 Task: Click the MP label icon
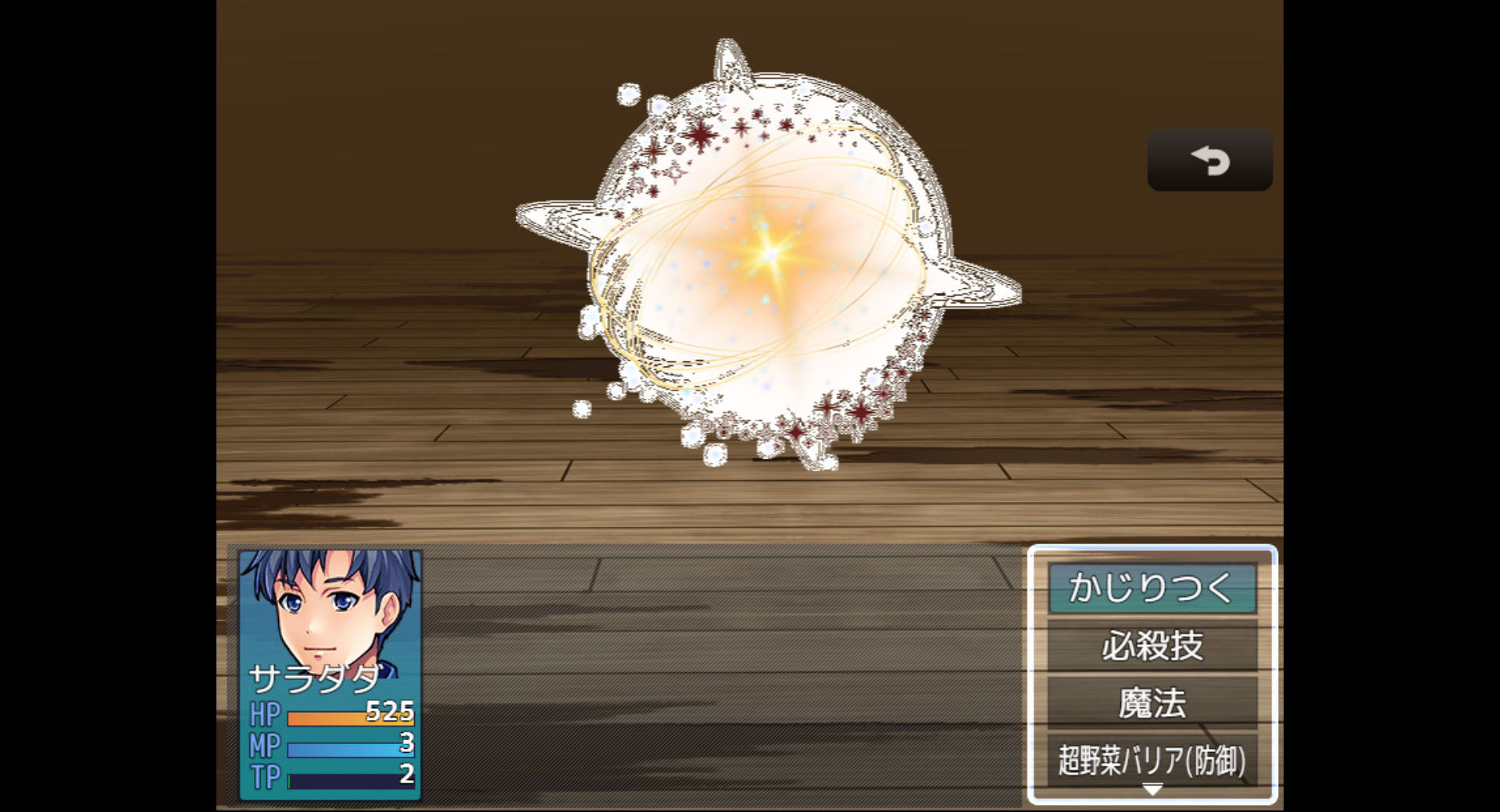pos(265,746)
